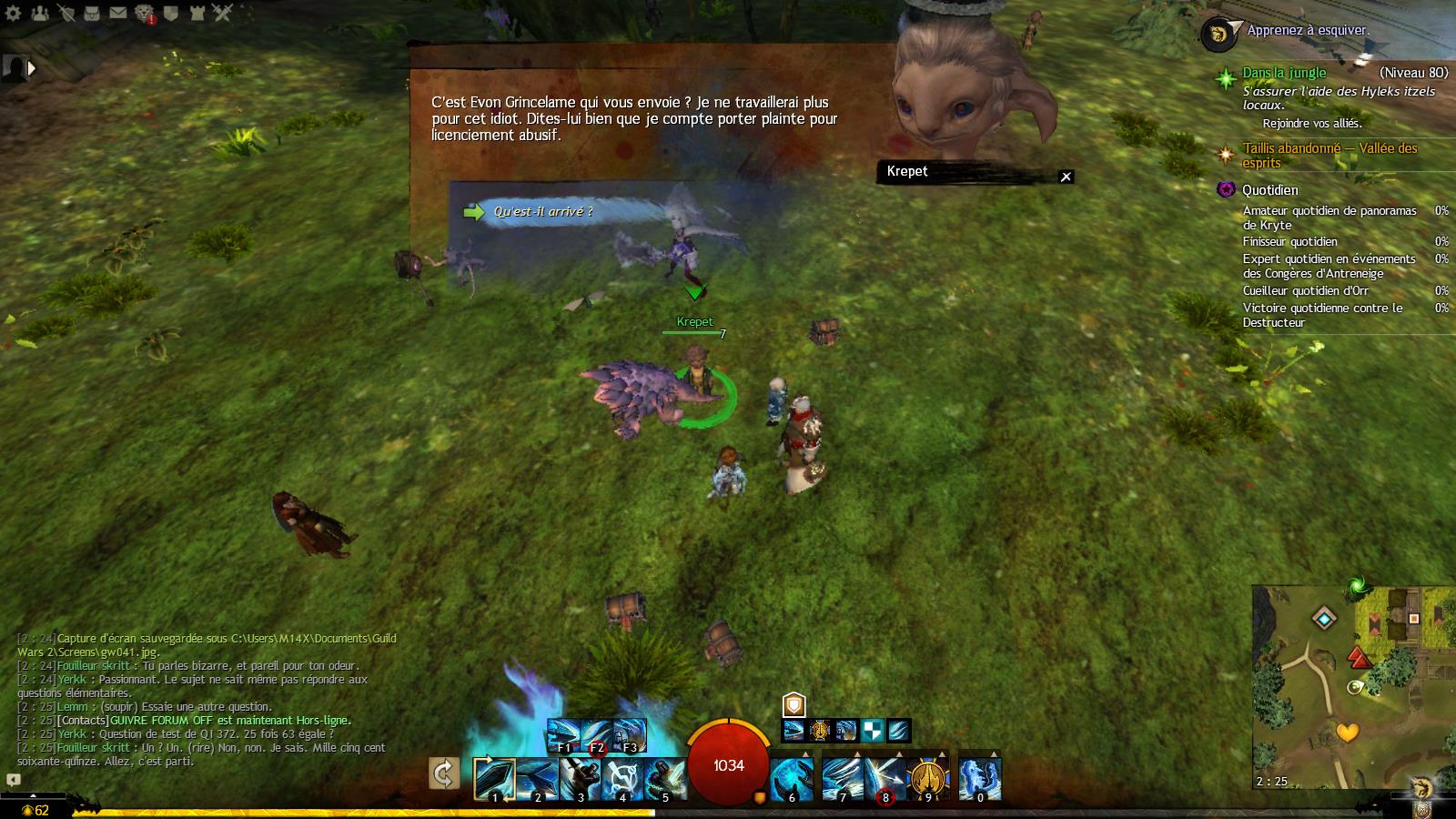This screenshot has width=1456, height=819.
Task: Choose the reply "Qu'est-il arrivé ?"
Action: point(542,212)
